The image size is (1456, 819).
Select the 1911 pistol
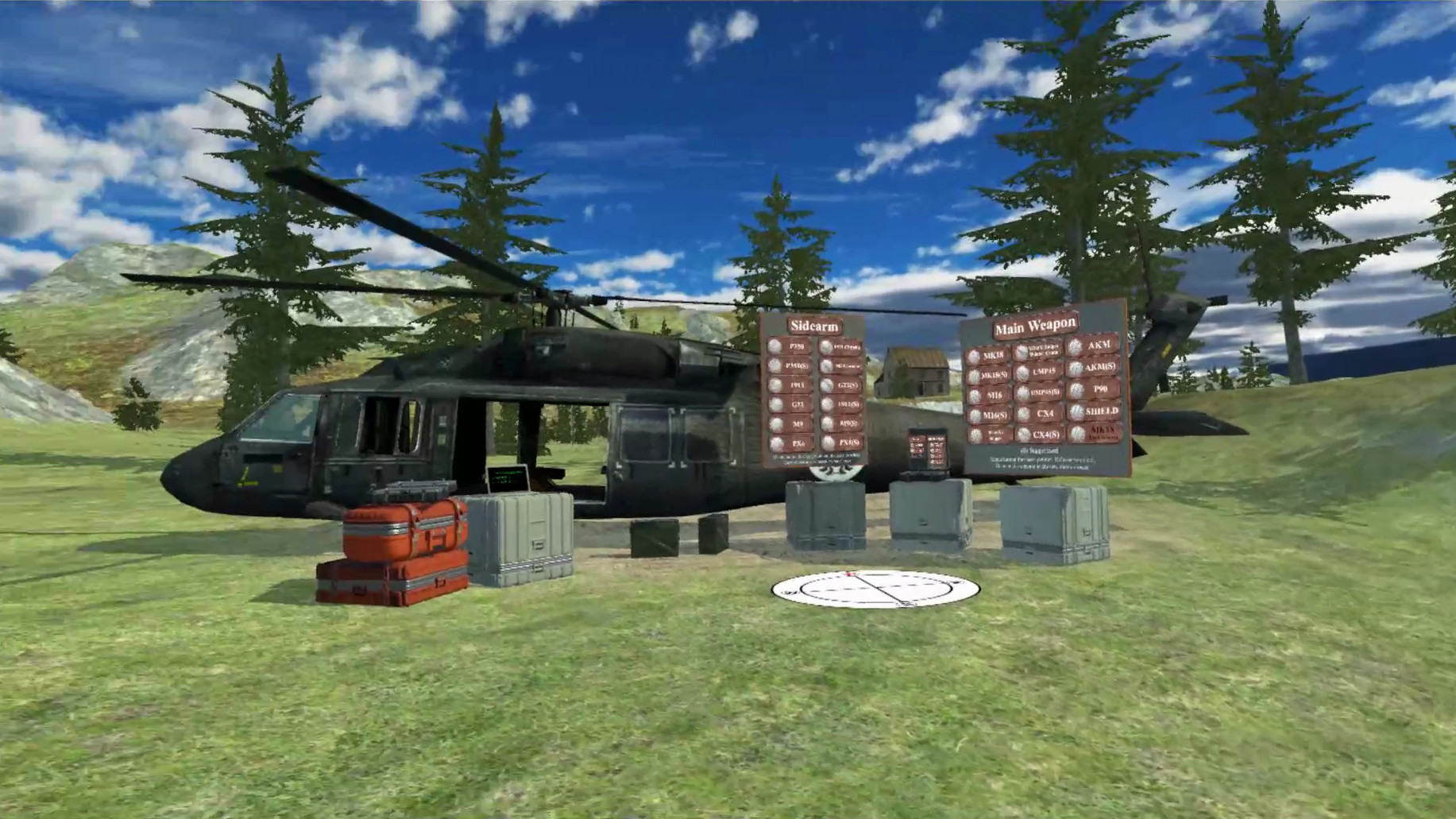(792, 384)
